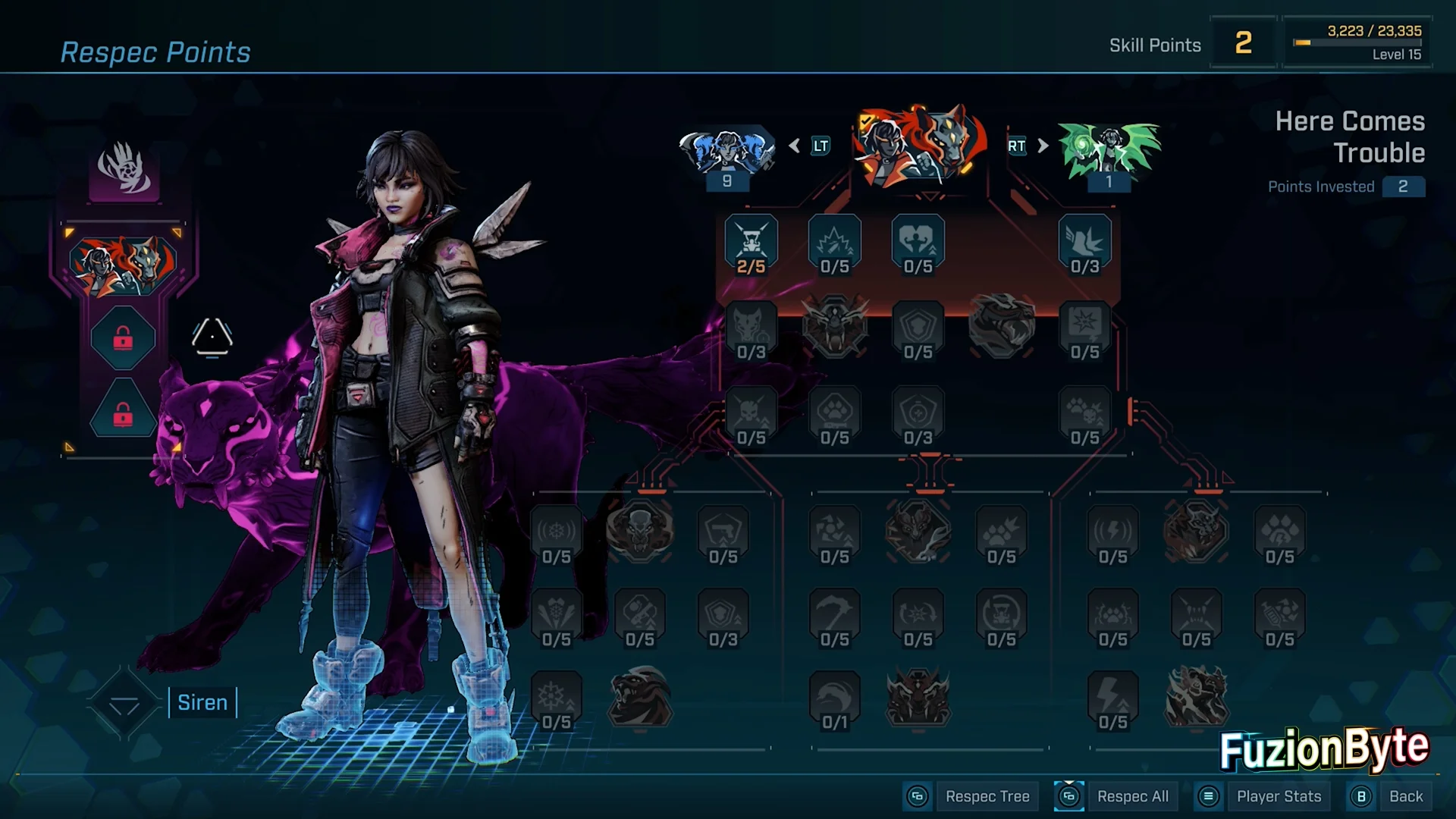This screenshot has width=1456, height=819.
Task: Choose Respec All
Action: pos(1132,796)
